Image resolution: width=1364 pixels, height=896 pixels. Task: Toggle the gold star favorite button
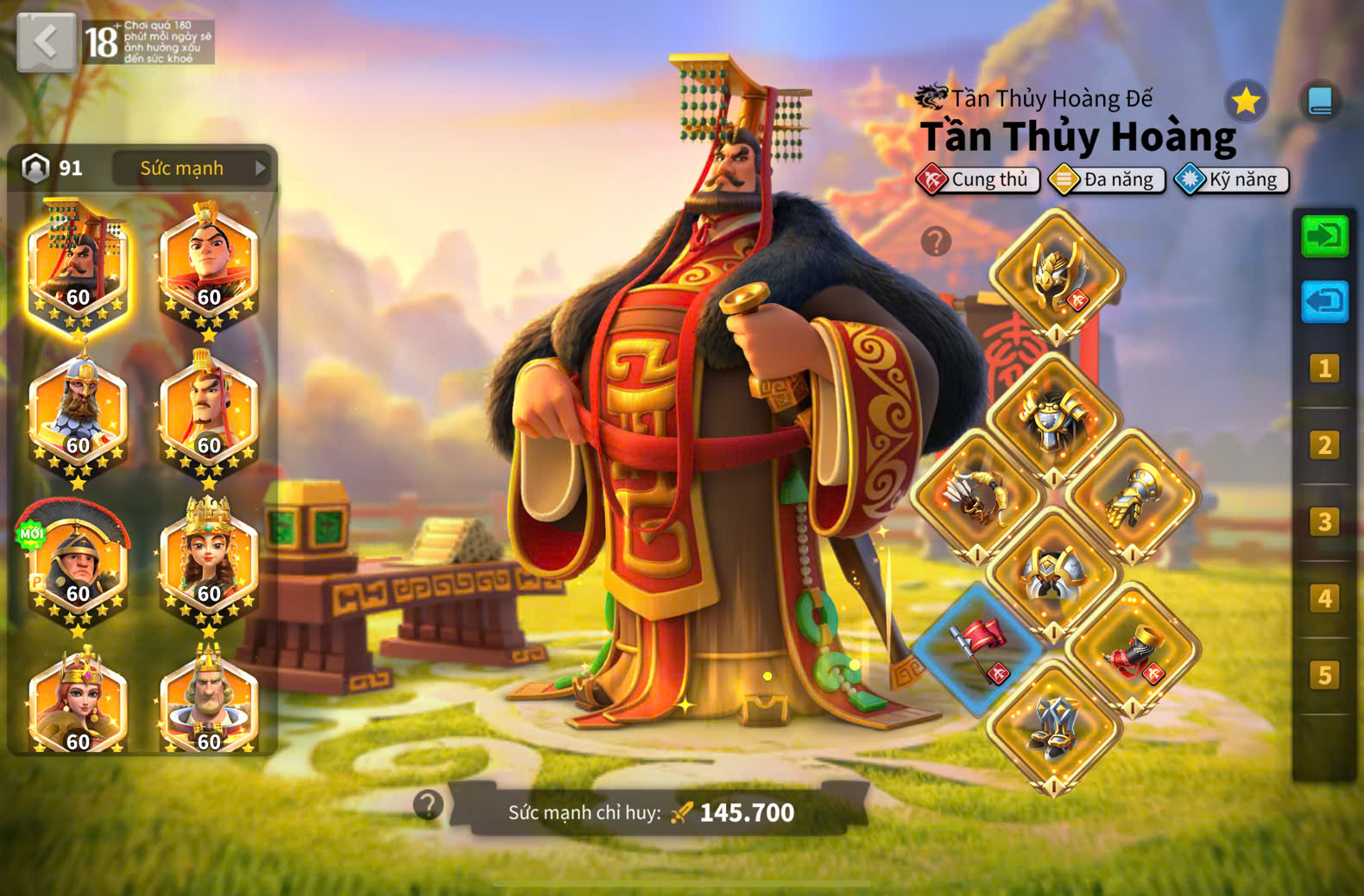click(1245, 102)
